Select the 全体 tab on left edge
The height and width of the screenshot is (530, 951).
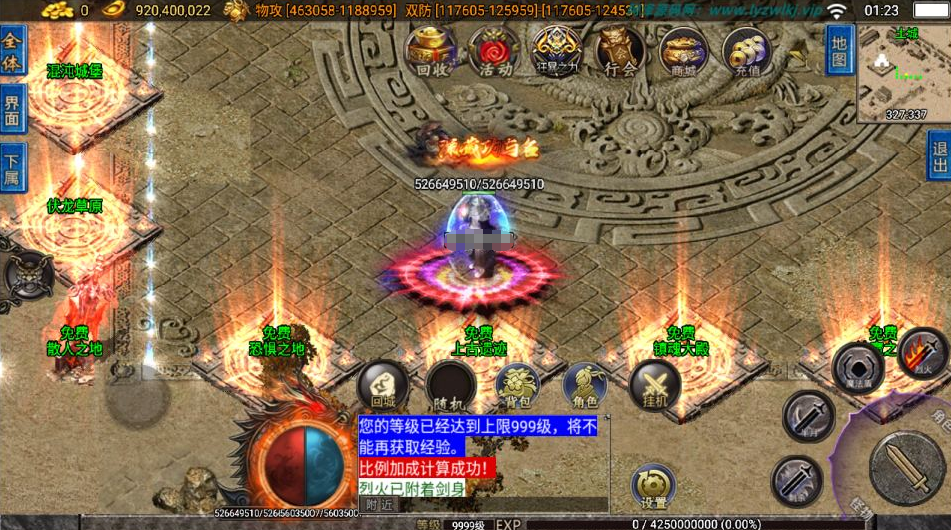[12, 46]
